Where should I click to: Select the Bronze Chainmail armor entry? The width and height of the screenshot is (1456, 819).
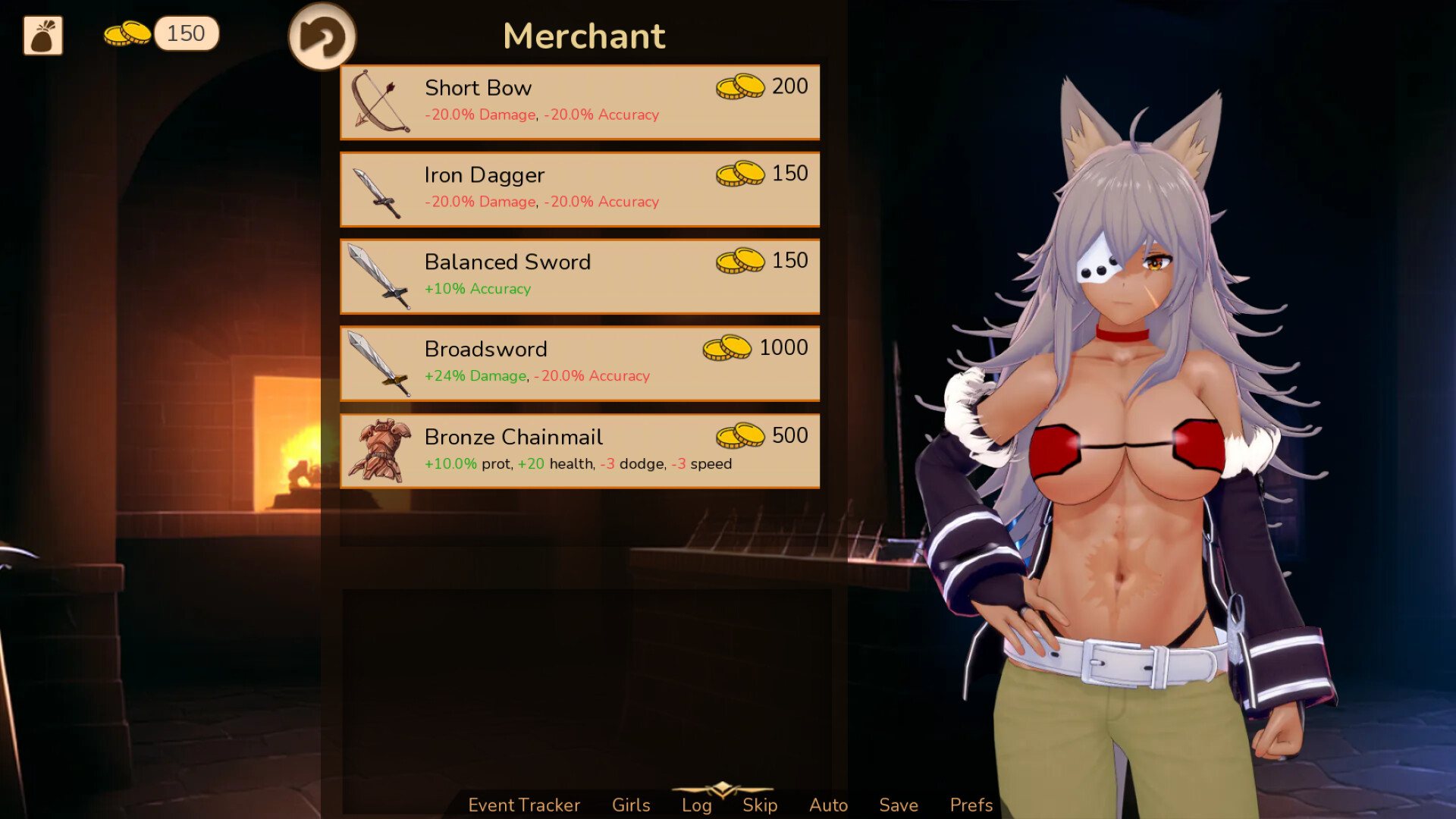[x=579, y=451]
